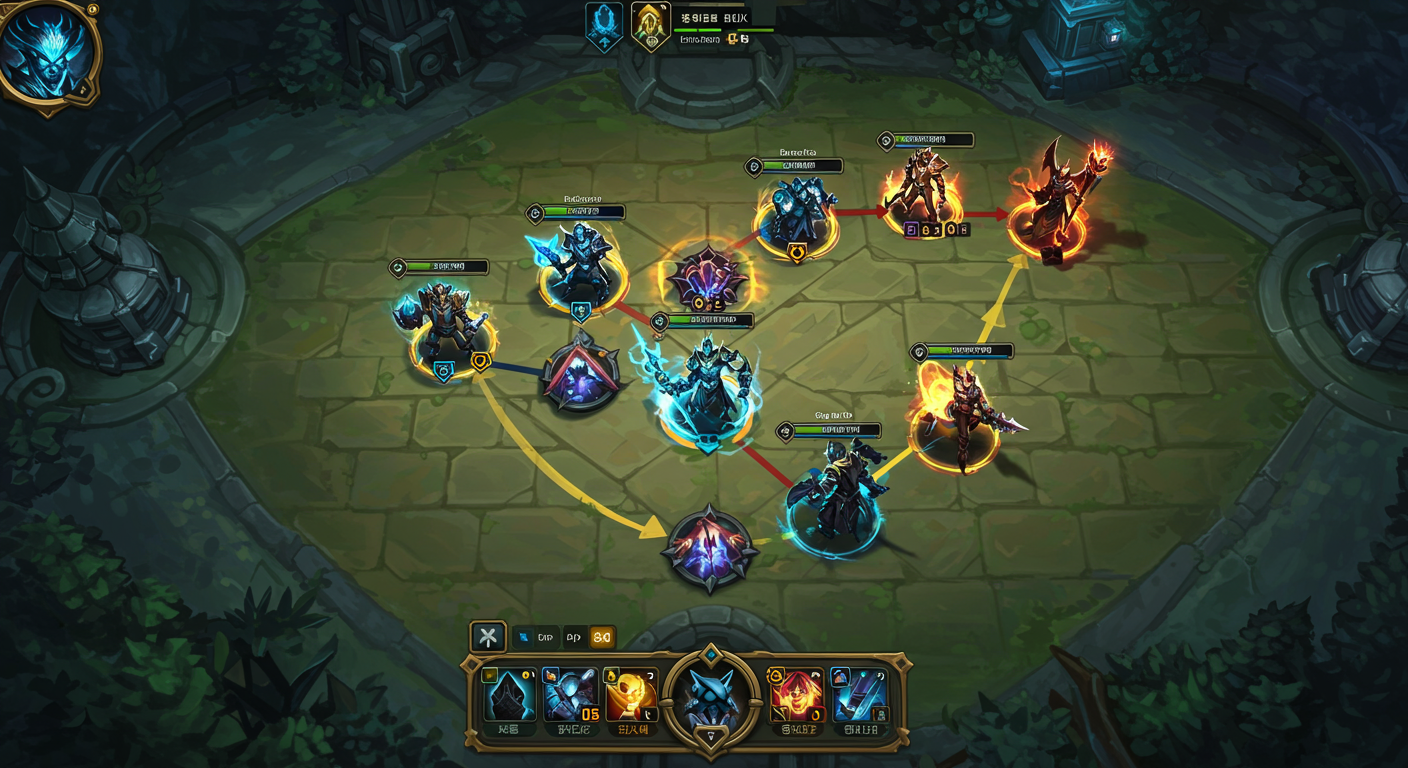Select the gold hooded champion badge
Image resolution: width=1408 pixels, height=768 pixels.
[x=650, y=24]
